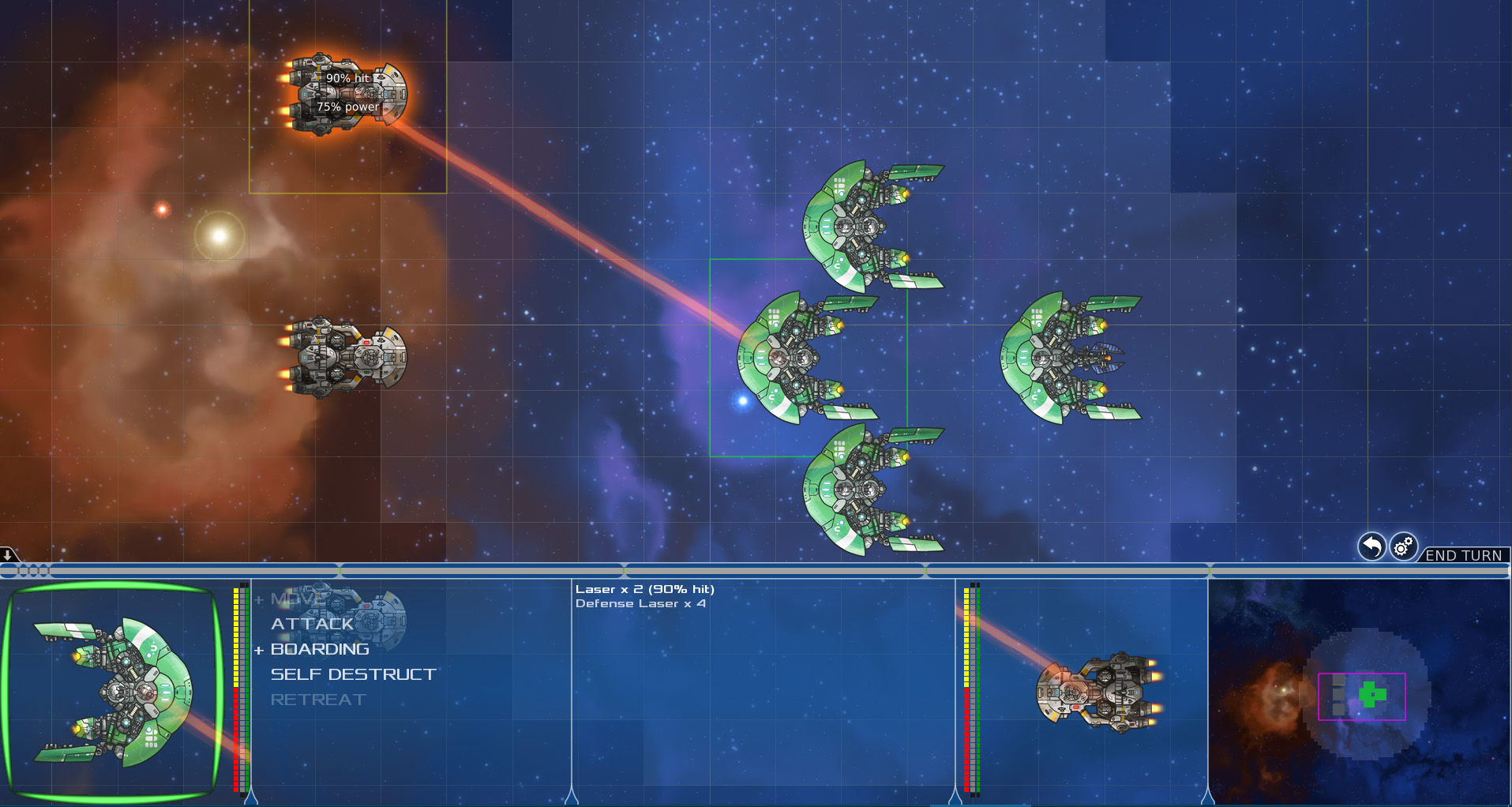
Task: Collapse the panel with the down-arrow tab
Action: tap(8, 554)
